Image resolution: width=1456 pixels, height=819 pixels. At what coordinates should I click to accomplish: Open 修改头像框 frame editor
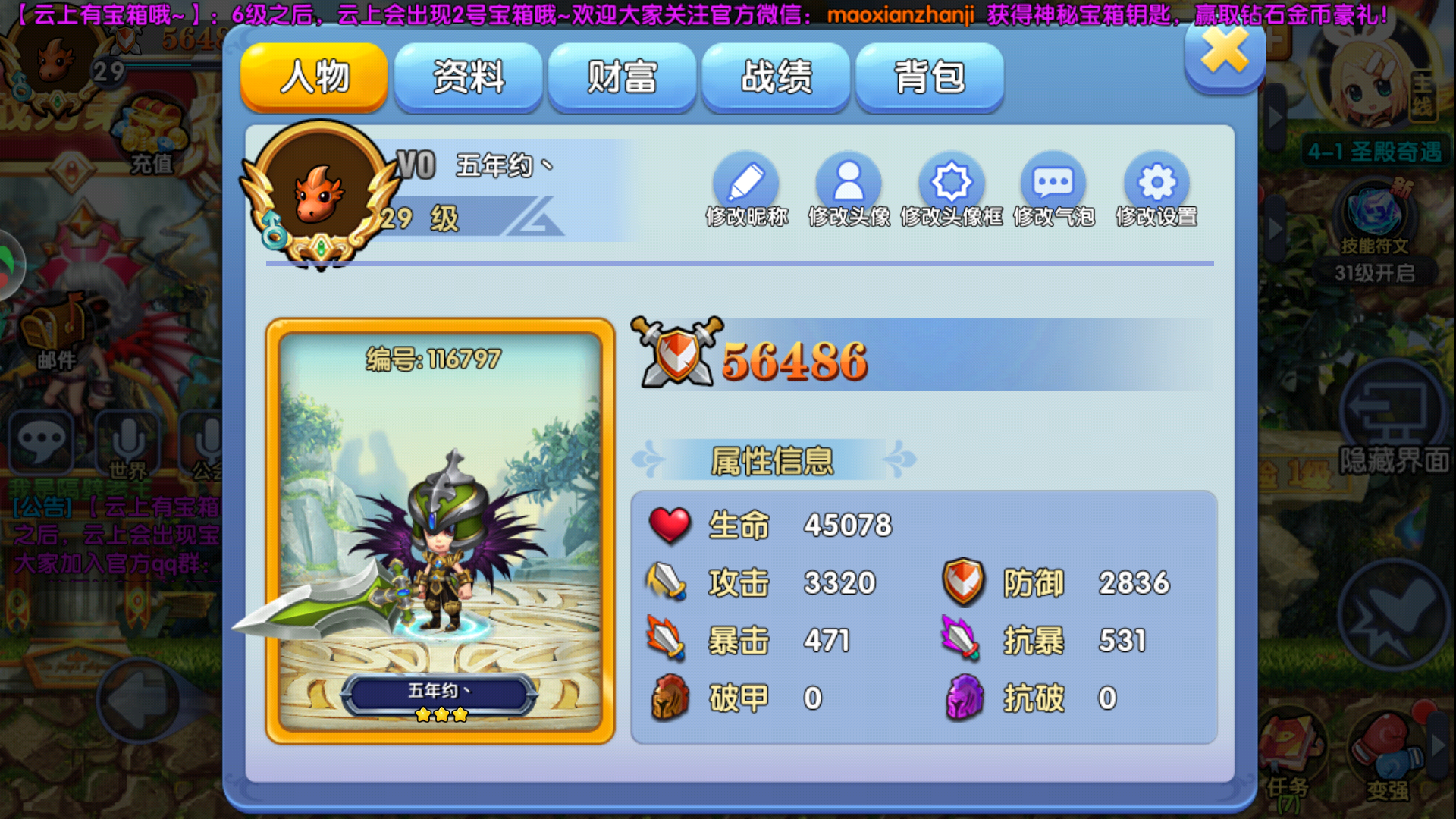[951, 184]
